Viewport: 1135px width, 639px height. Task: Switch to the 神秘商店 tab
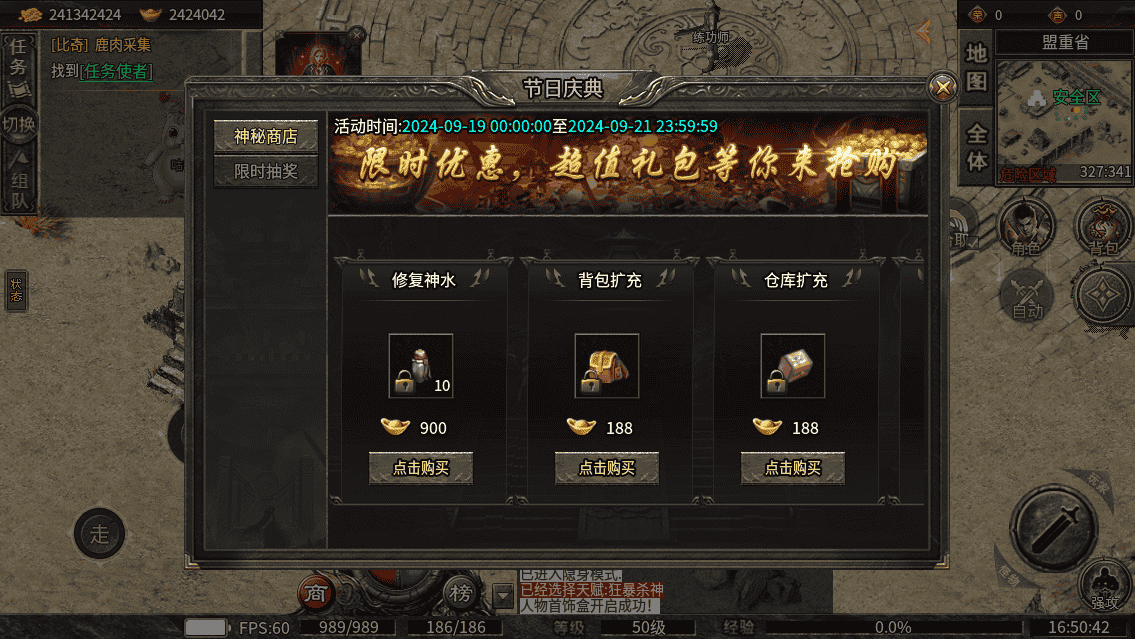266,137
